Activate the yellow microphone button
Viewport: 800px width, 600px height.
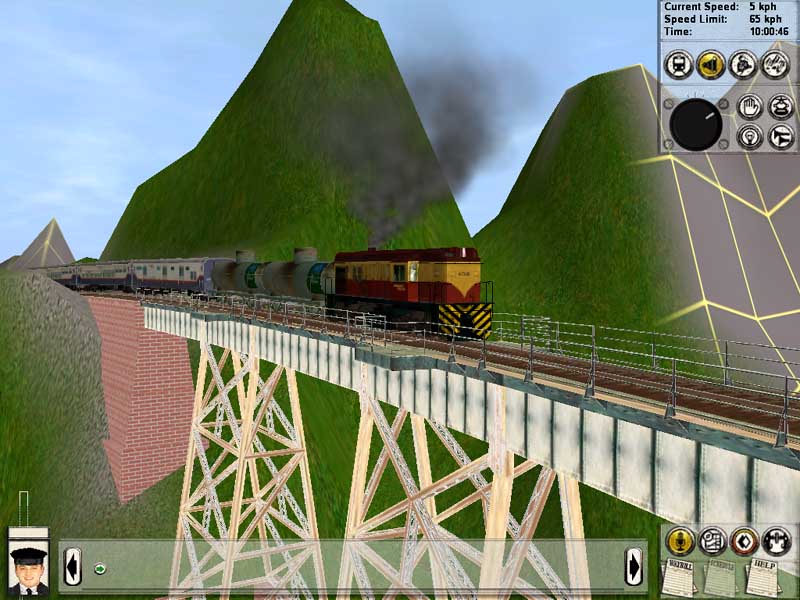point(681,541)
